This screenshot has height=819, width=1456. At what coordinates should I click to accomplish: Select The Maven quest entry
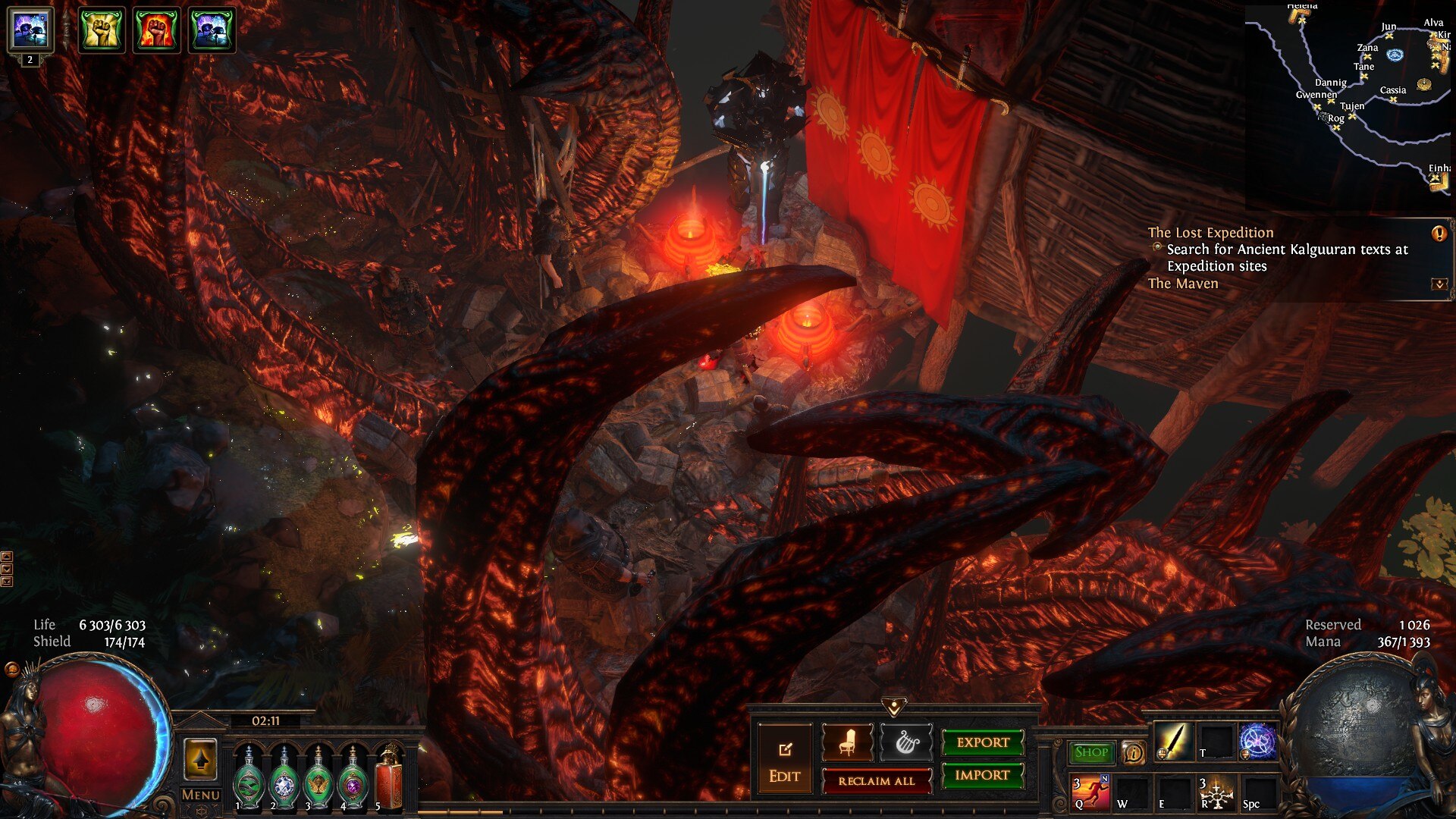1183,284
